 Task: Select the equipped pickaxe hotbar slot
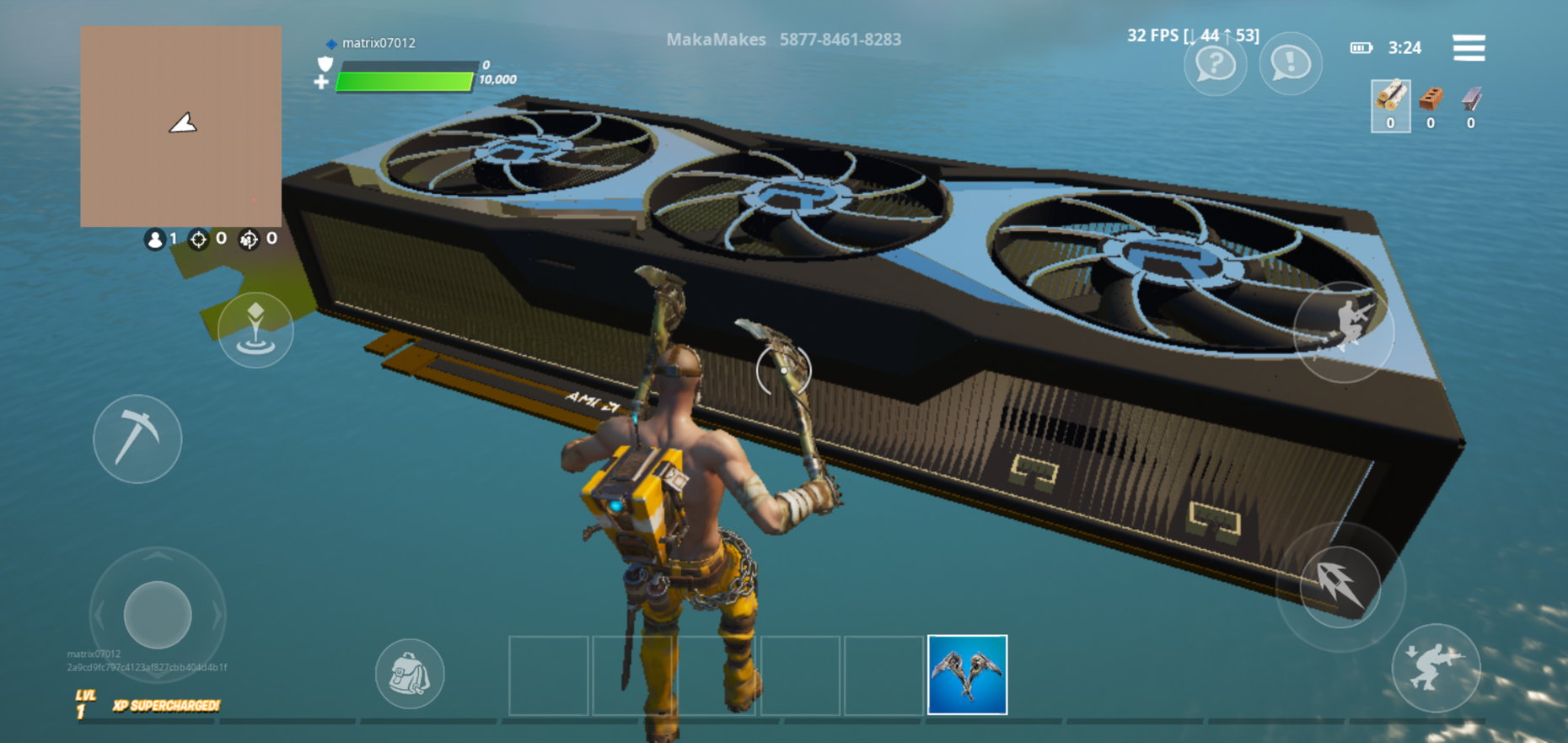tap(967, 675)
